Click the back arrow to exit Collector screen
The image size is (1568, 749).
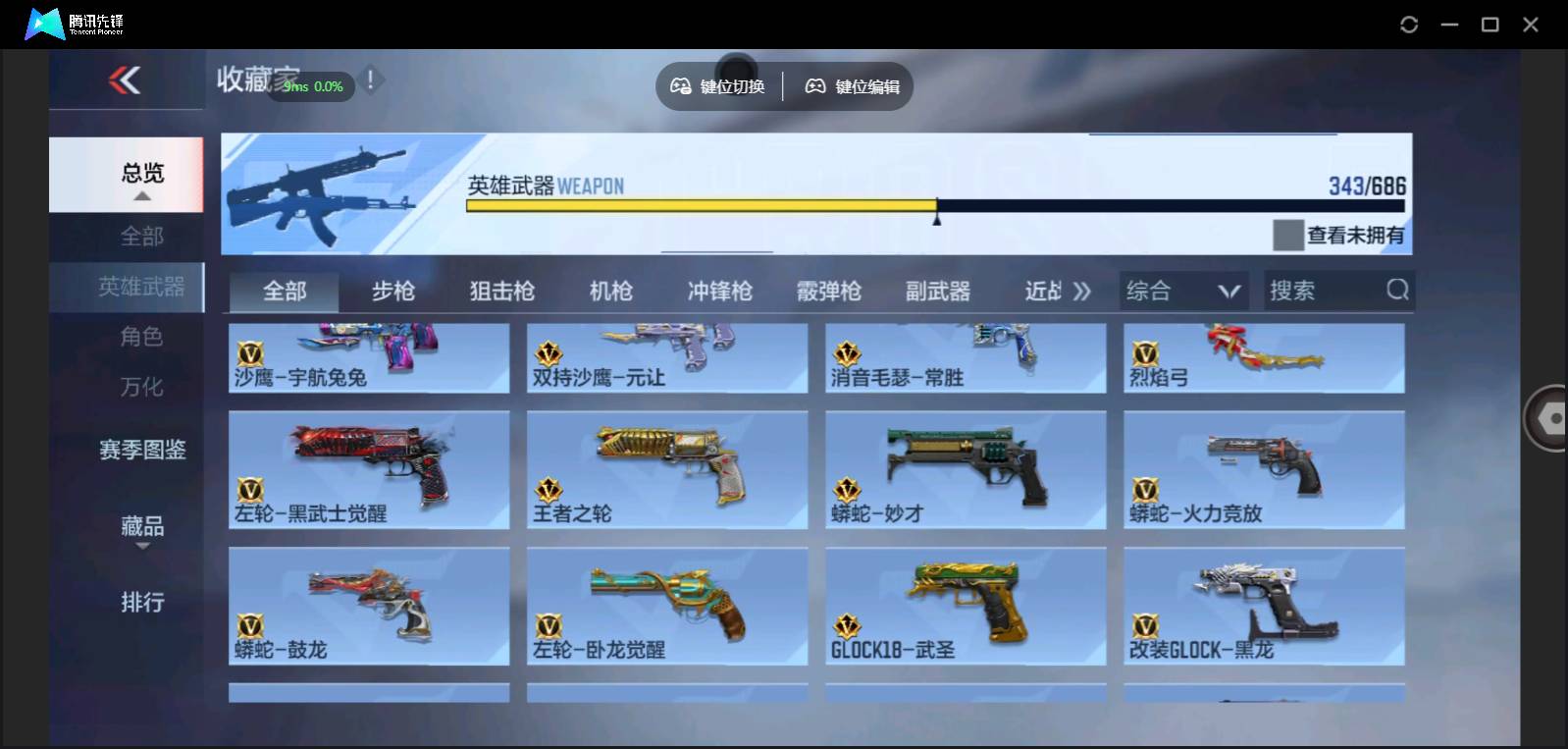(x=123, y=82)
